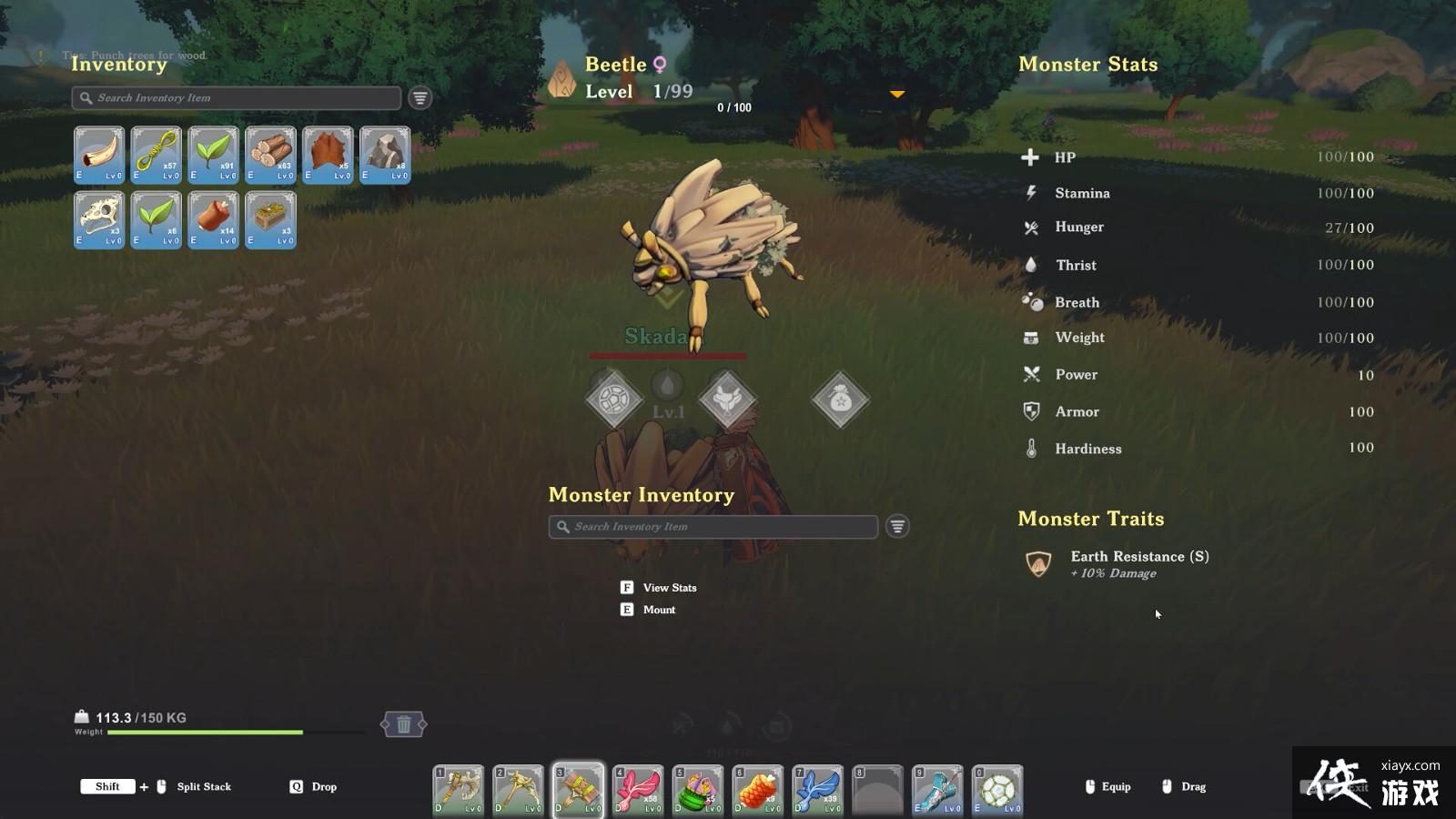The image size is (1456, 819).
Task: Open the Inventory search filter funnel
Action: point(419,97)
